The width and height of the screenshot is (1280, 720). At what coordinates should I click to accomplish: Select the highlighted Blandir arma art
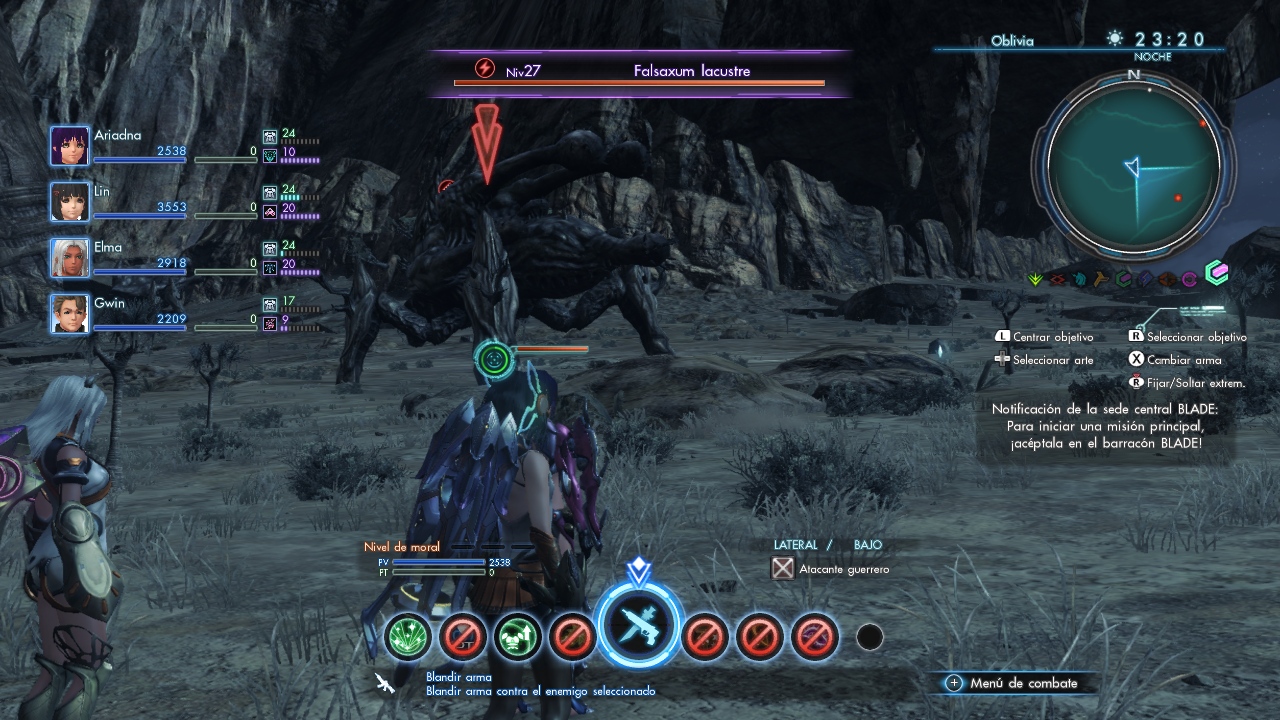click(x=639, y=628)
